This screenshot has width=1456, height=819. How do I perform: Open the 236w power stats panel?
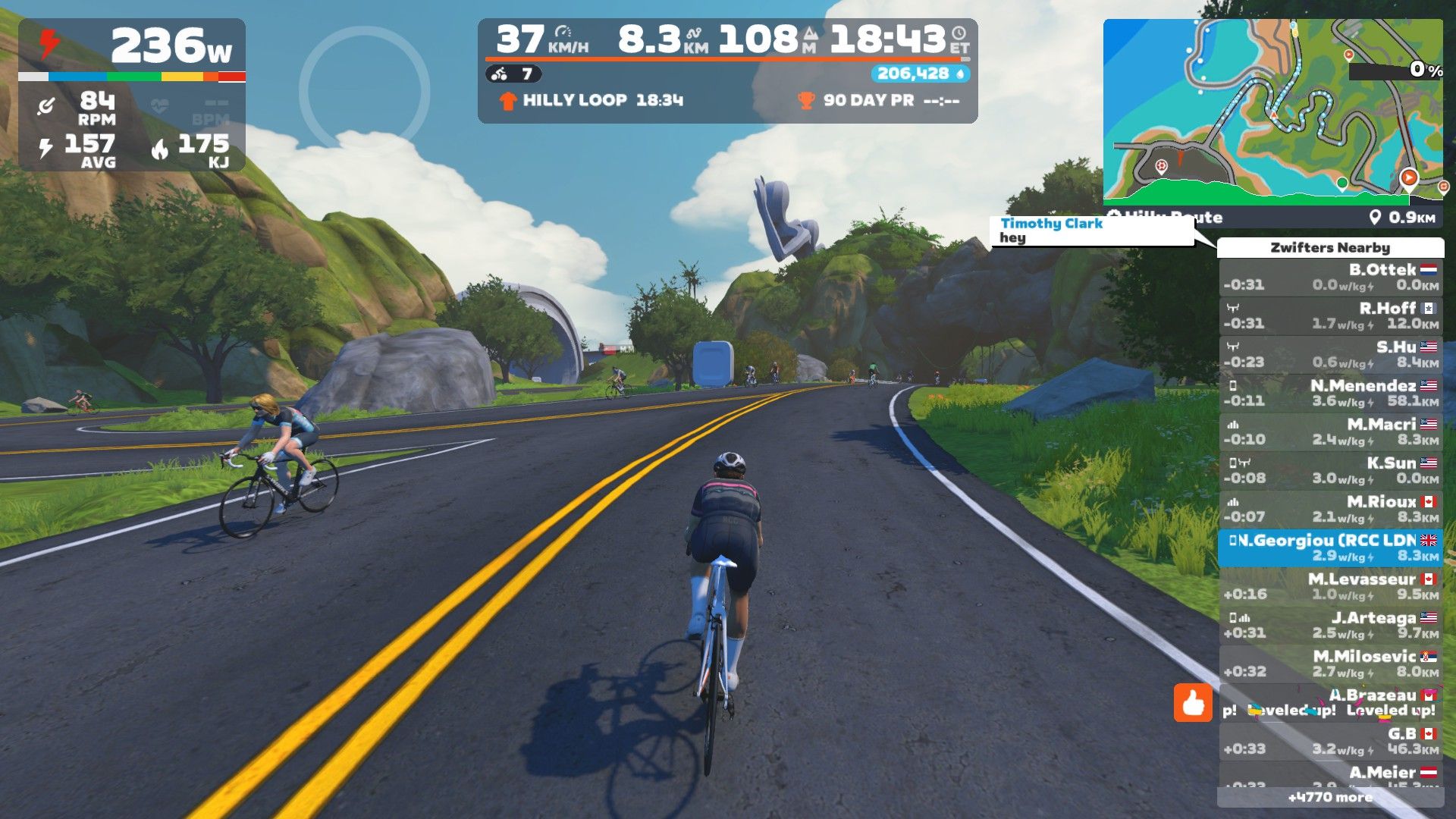(132, 95)
